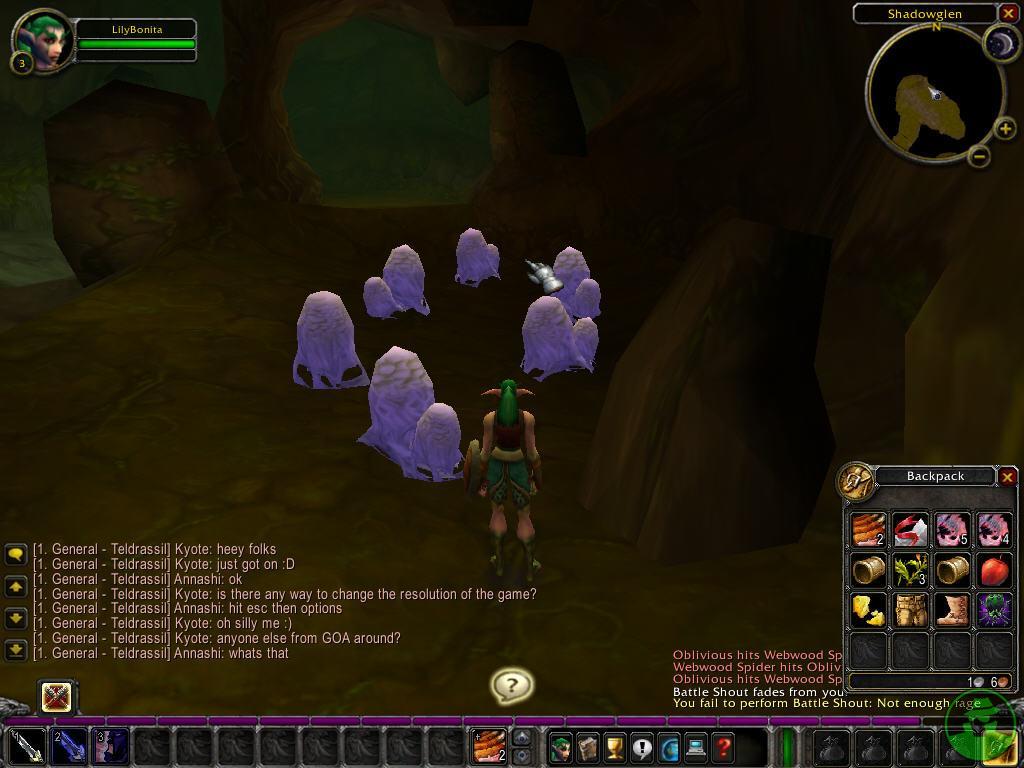Select the LilyBonita player portrait

tap(43, 40)
